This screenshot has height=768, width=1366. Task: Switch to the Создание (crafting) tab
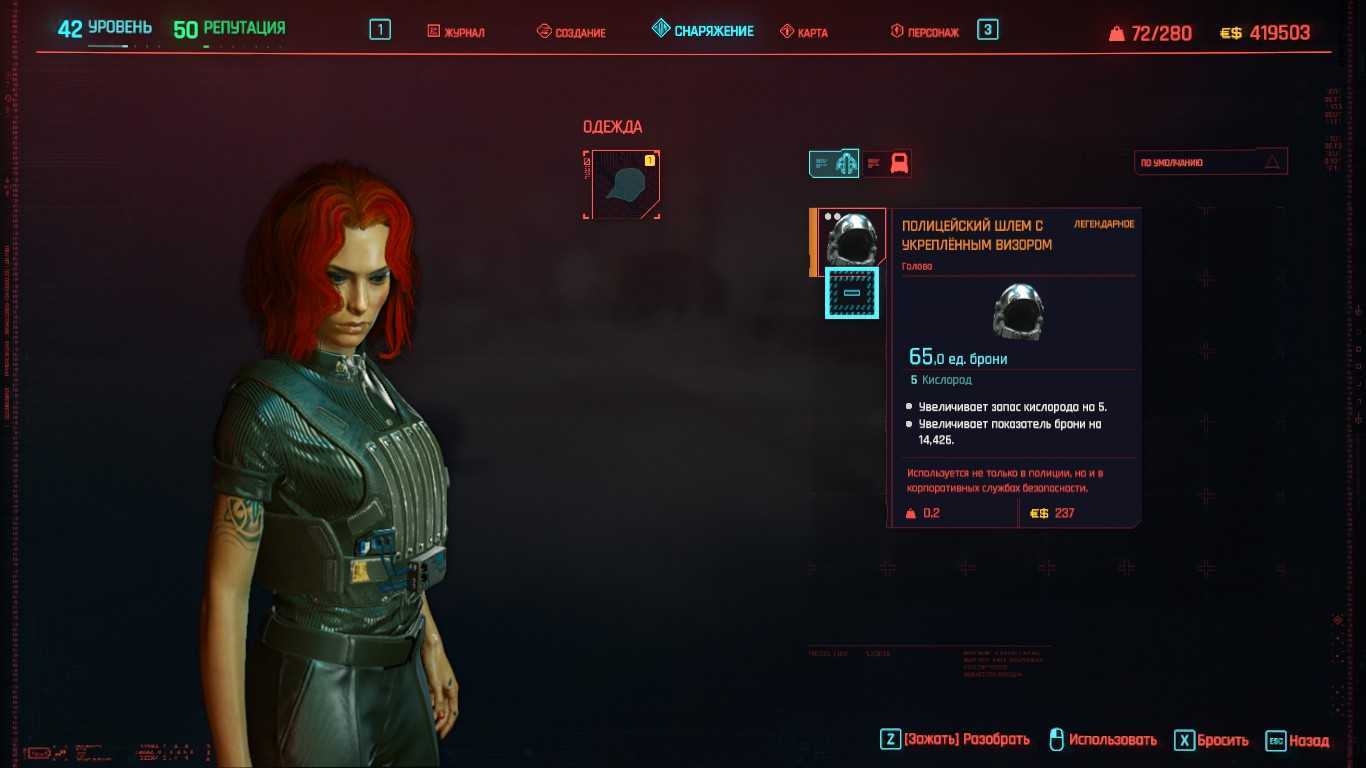(571, 32)
